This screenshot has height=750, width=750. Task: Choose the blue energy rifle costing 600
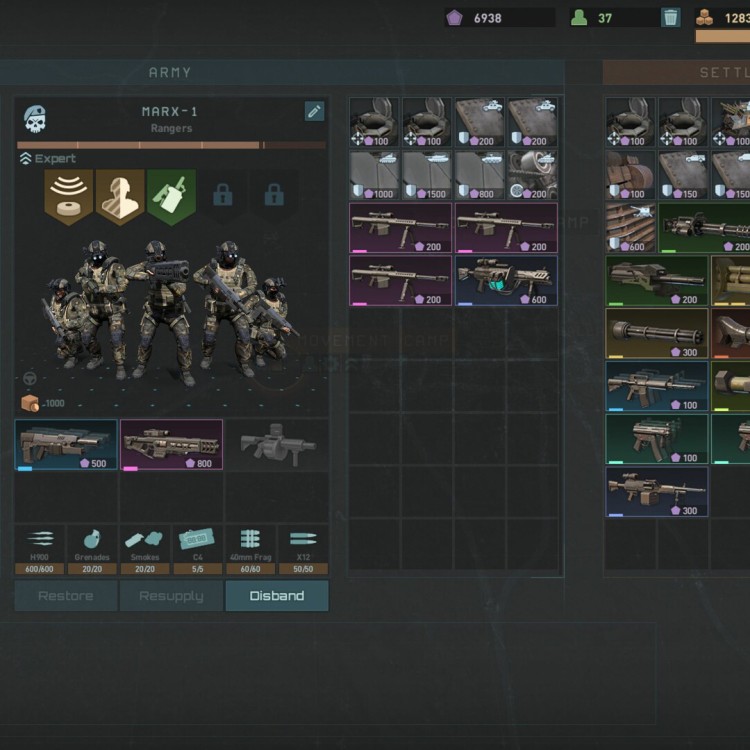(x=506, y=280)
